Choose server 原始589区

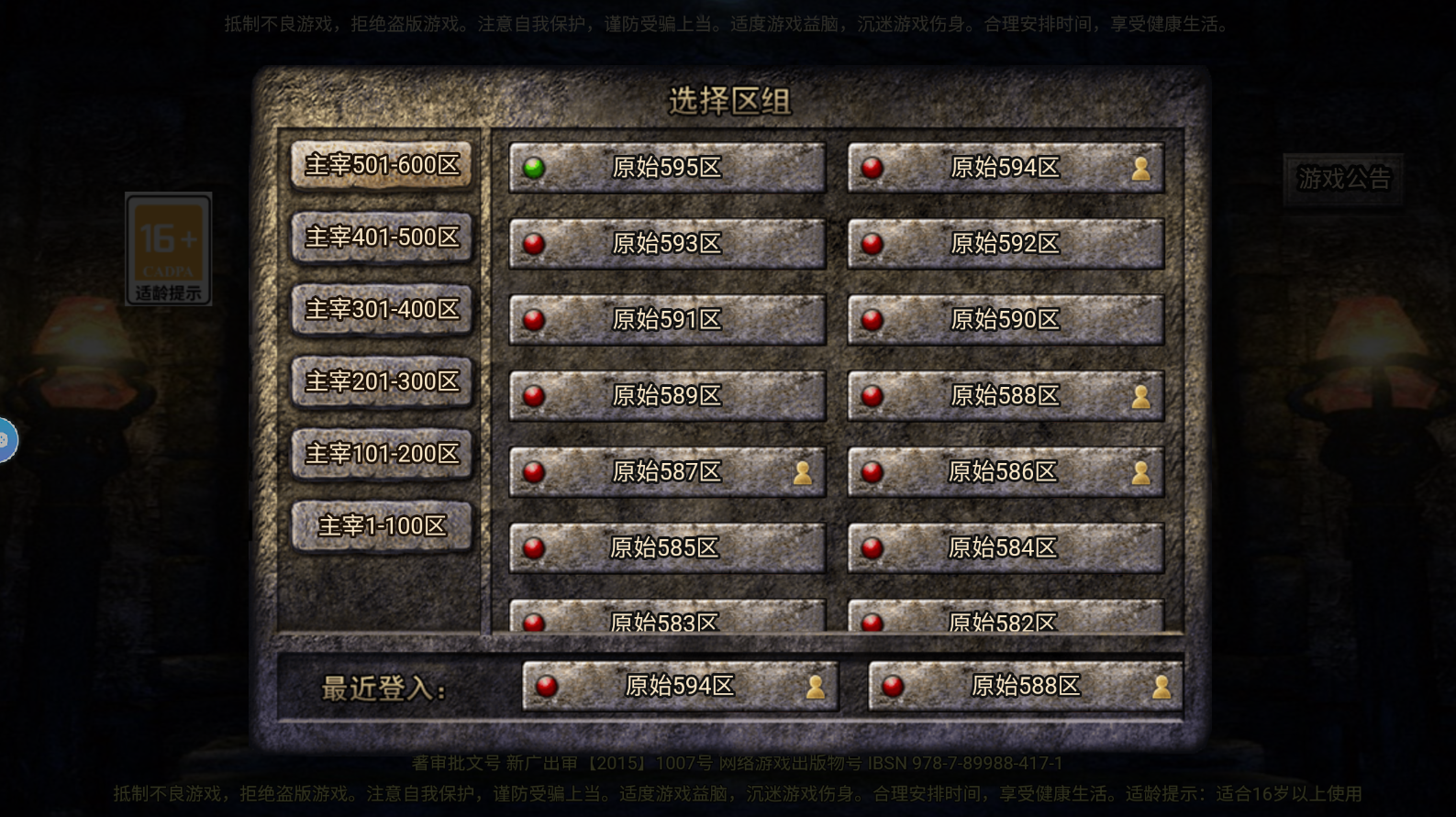click(x=667, y=396)
